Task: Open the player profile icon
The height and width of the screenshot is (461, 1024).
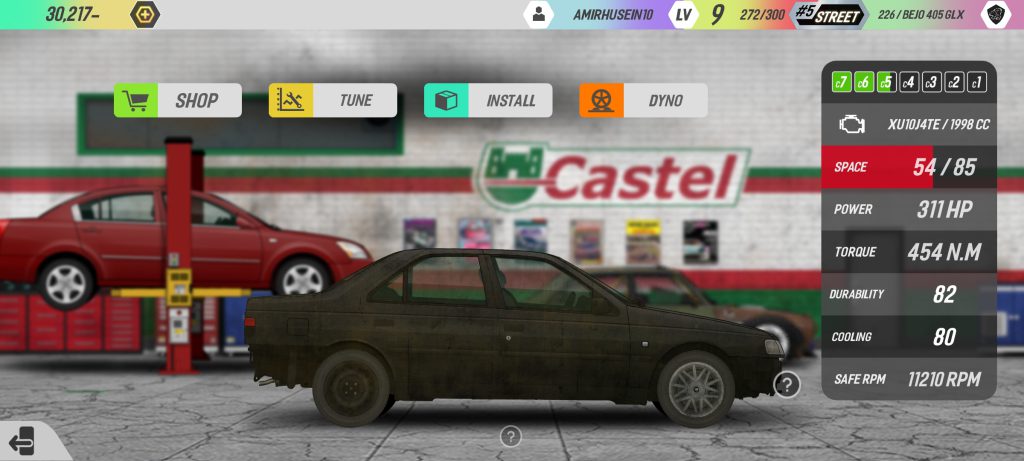Action: point(539,14)
